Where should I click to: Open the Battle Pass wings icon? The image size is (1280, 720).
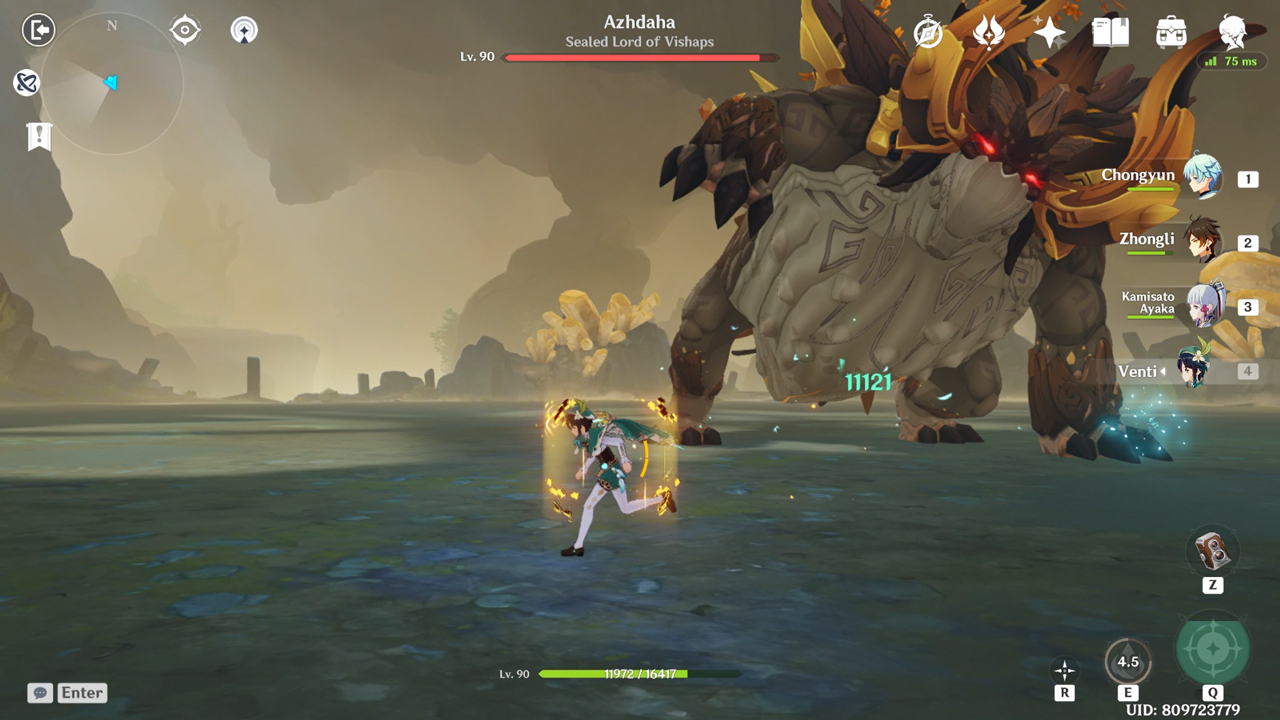coord(988,31)
